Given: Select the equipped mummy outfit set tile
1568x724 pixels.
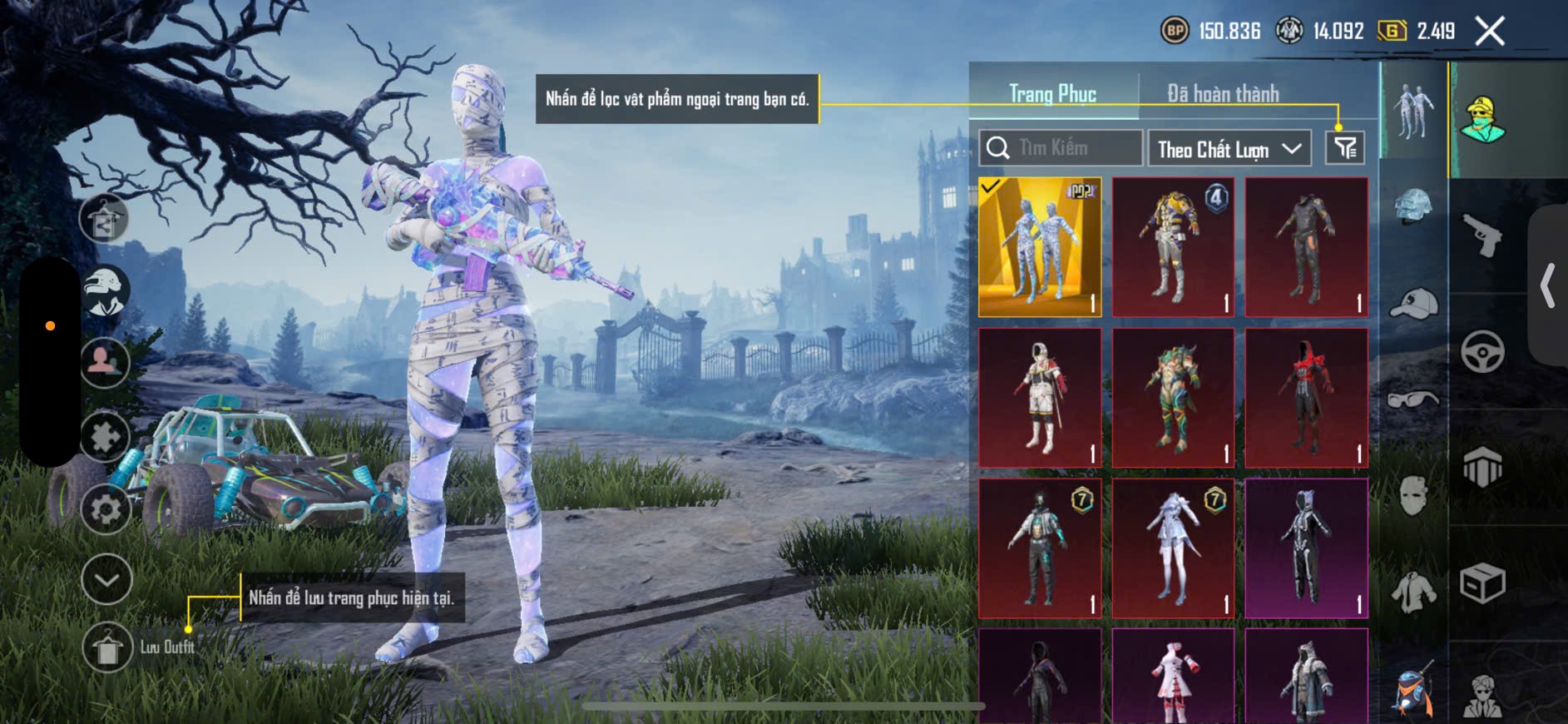Looking at the screenshot, I should (x=1040, y=247).
